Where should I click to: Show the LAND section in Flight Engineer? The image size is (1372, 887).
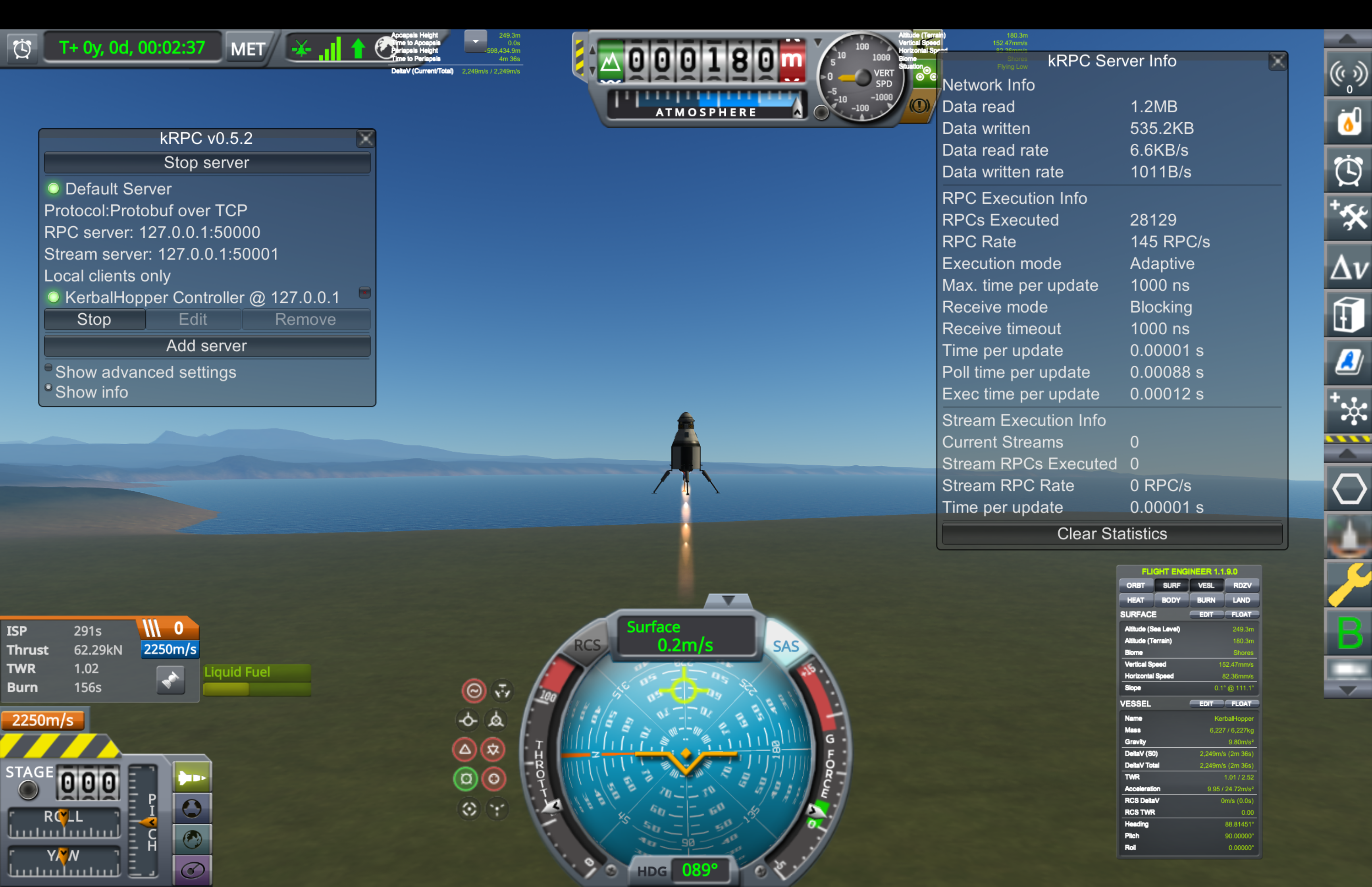[1241, 600]
